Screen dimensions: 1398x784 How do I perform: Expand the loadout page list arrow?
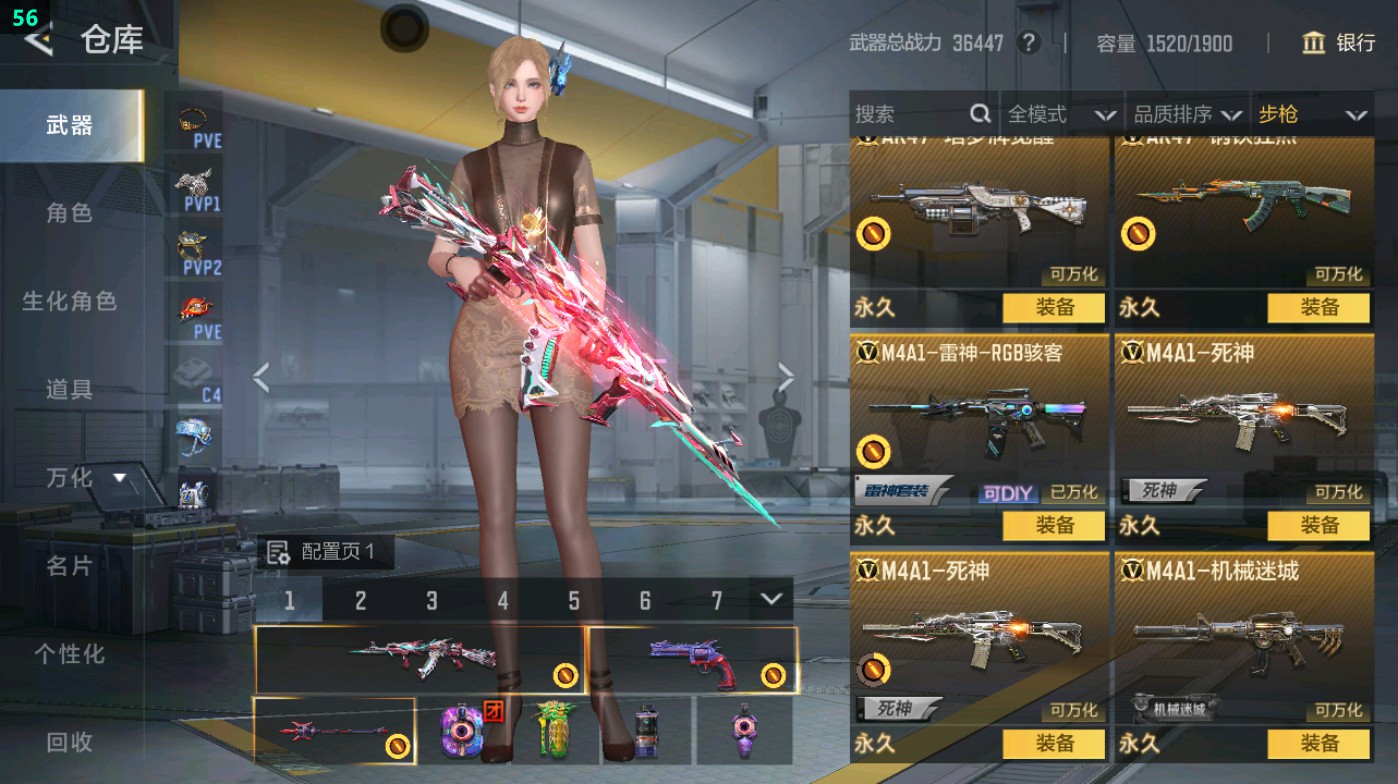[770, 599]
